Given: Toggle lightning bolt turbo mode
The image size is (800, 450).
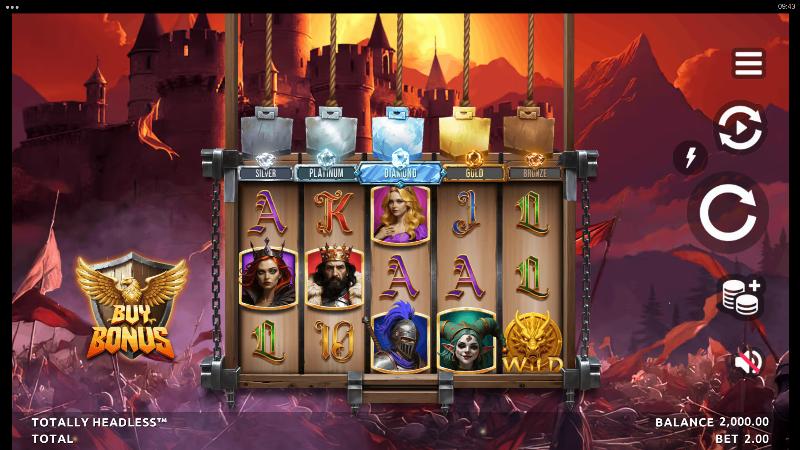Looking at the screenshot, I should click(x=689, y=156).
